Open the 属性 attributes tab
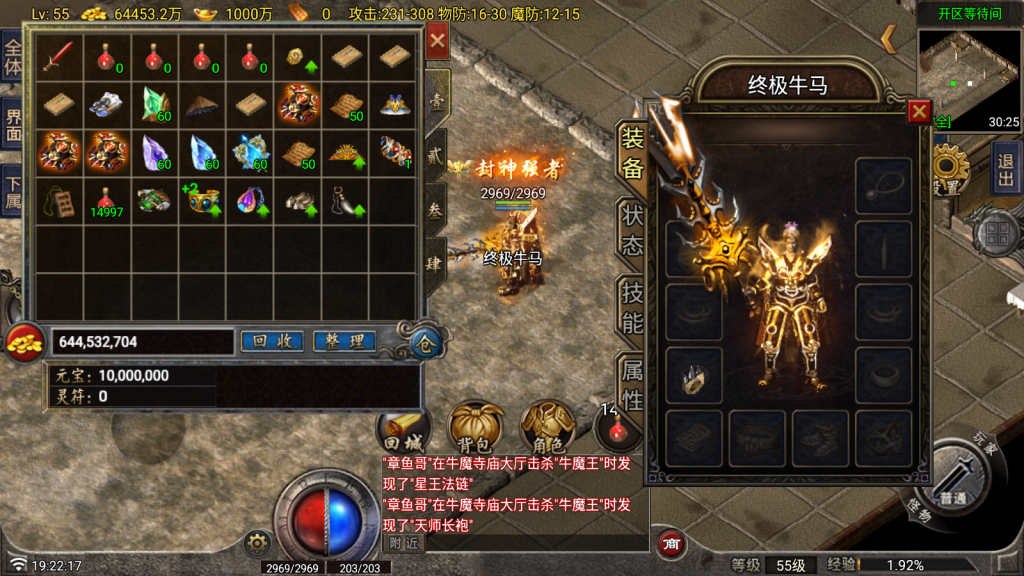1024x576 pixels. tap(633, 385)
